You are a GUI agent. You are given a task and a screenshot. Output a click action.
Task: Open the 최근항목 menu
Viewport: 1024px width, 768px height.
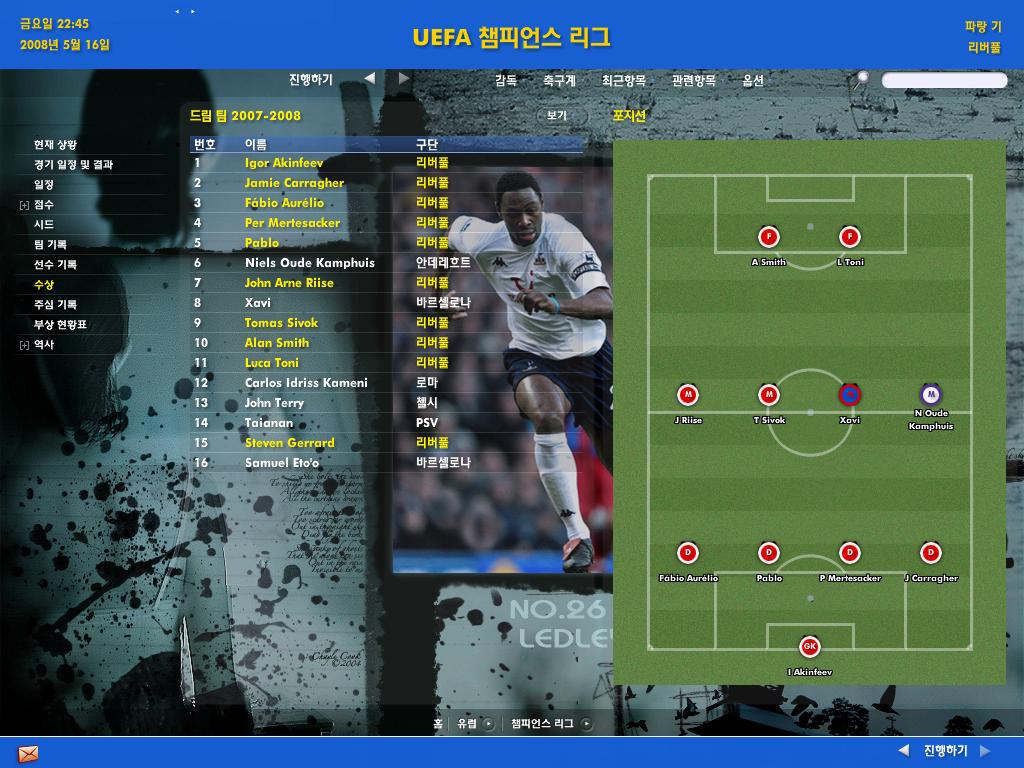pos(623,81)
